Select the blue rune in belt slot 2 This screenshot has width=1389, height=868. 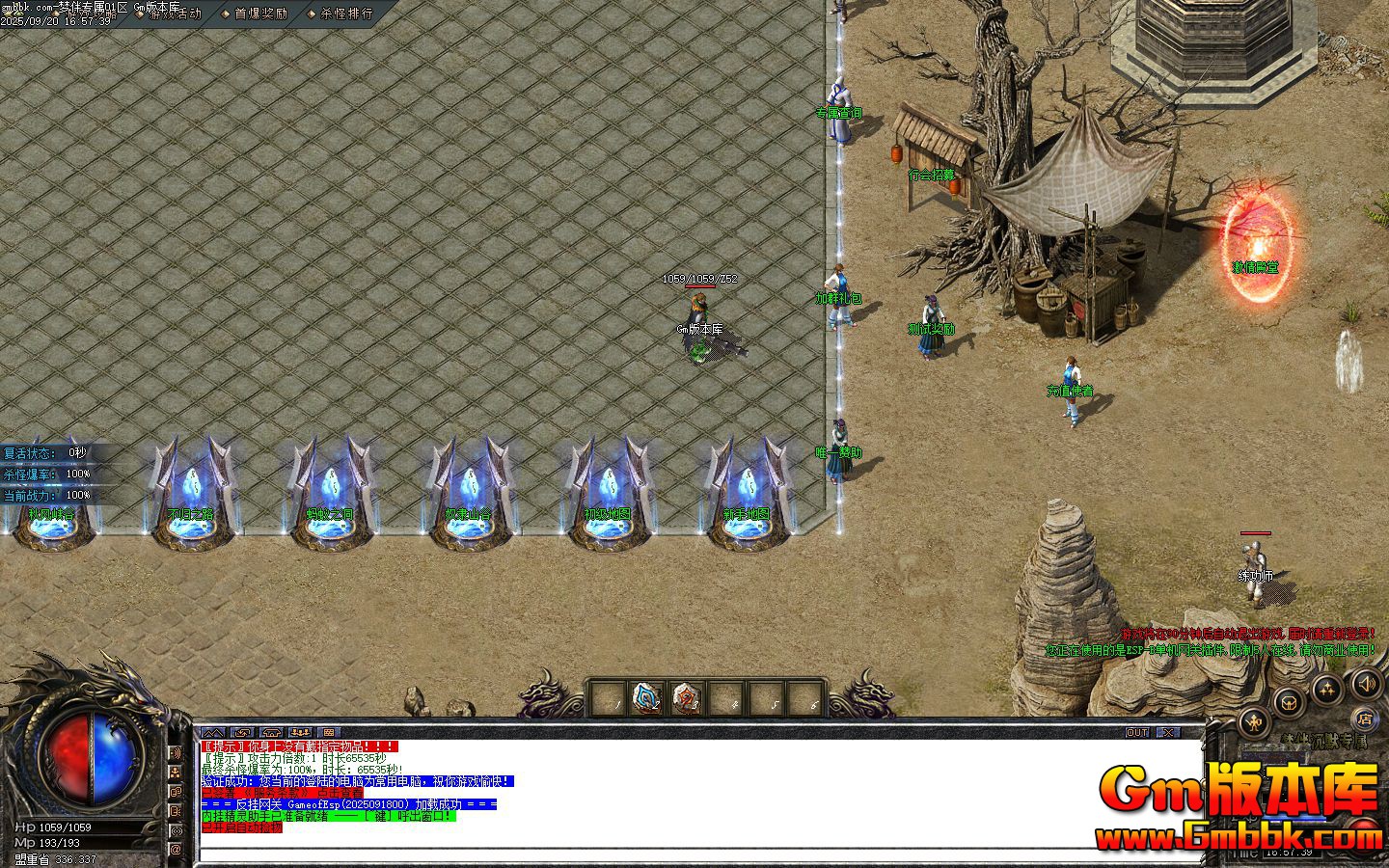[645, 697]
